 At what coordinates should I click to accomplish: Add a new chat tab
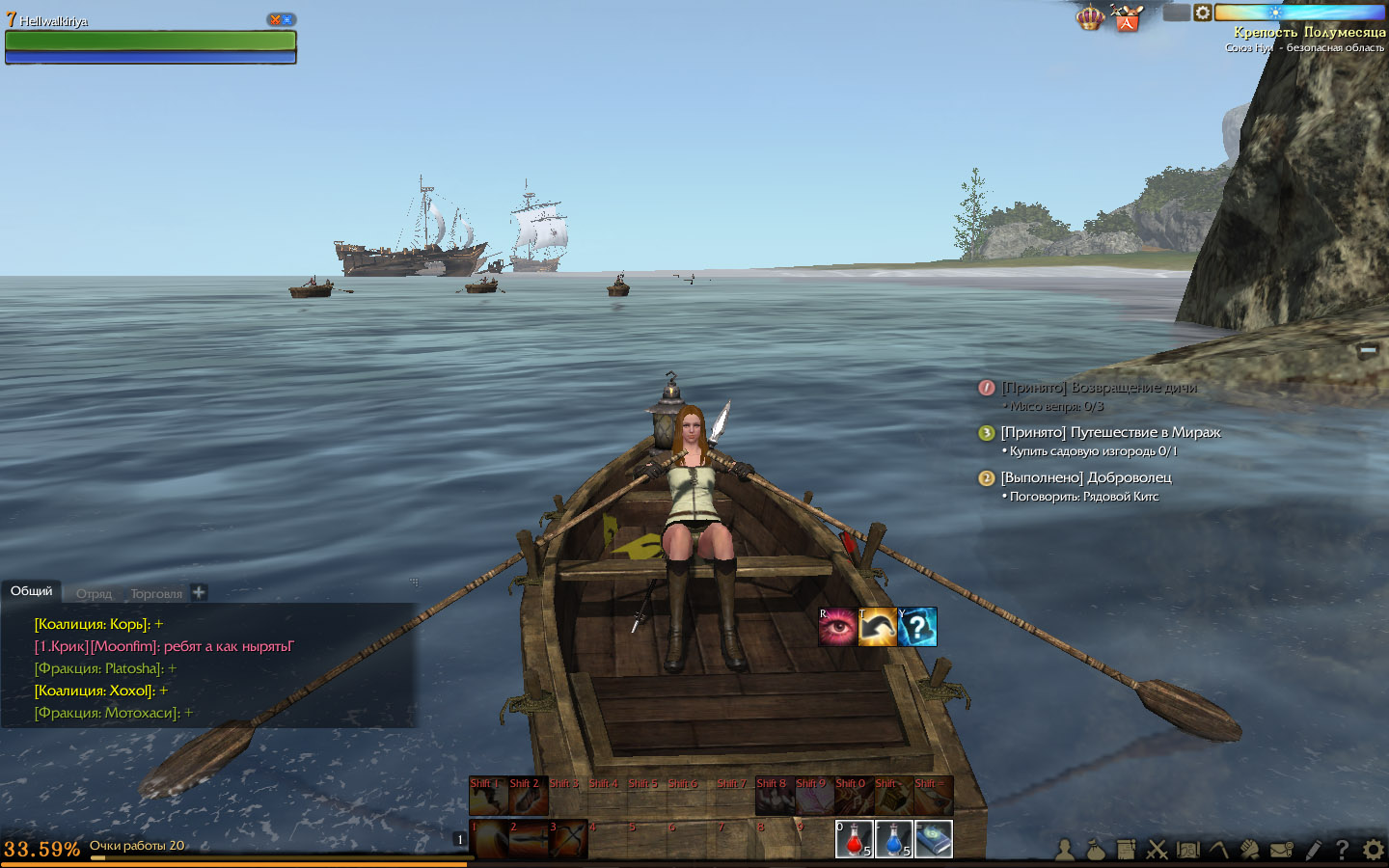tap(199, 592)
